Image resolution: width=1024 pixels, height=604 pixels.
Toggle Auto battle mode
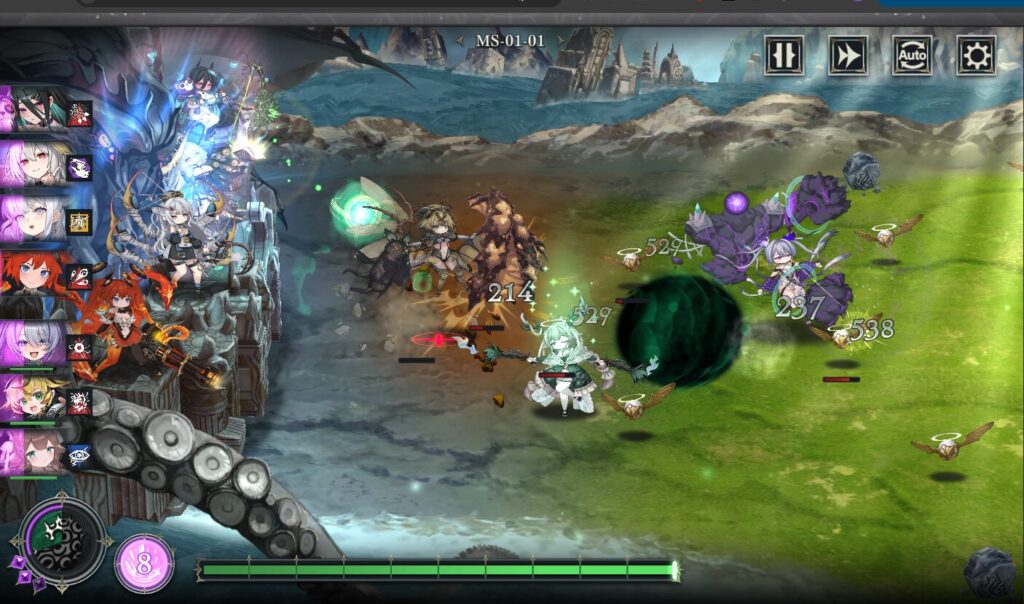[x=912, y=55]
